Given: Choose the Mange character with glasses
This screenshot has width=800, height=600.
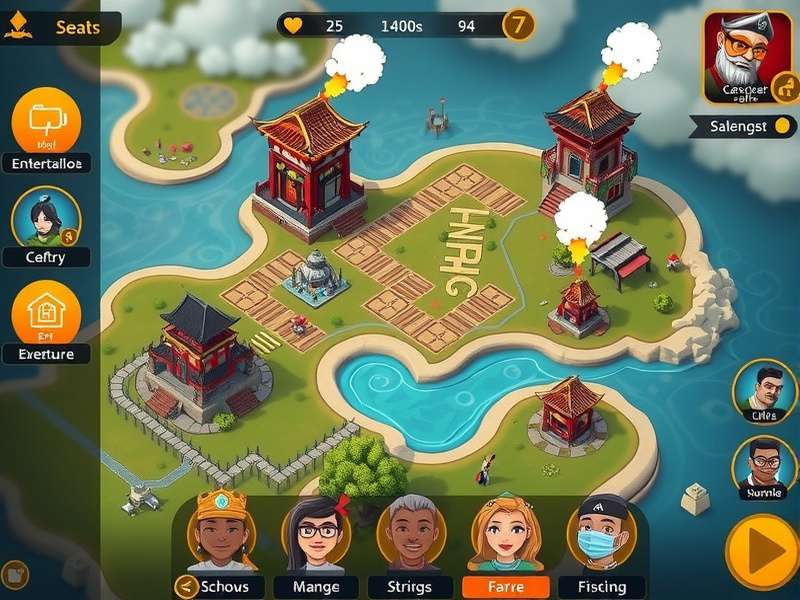Looking at the screenshot, I should tap(316, 532).
